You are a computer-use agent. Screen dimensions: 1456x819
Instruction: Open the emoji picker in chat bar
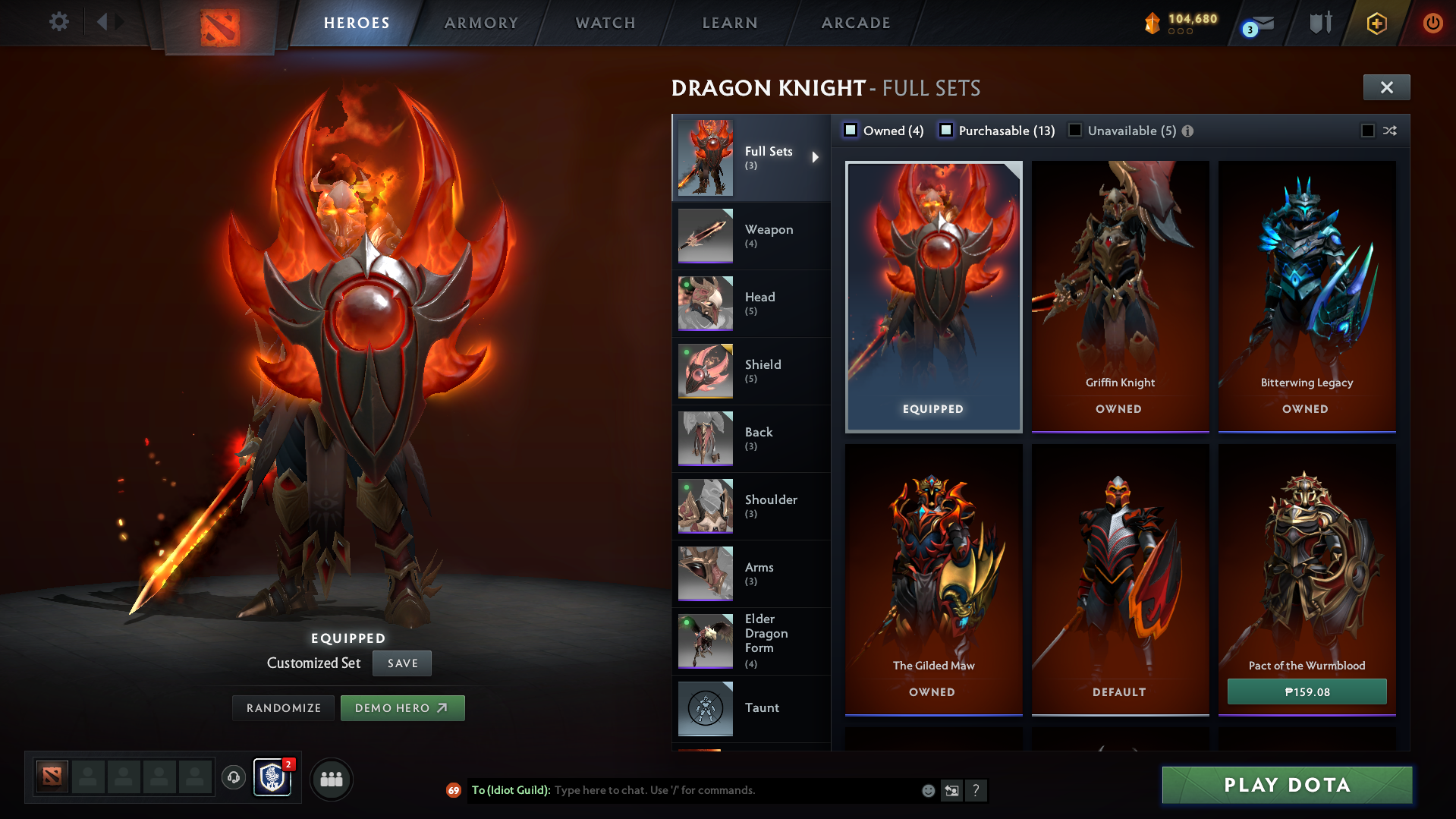(927, 790)
